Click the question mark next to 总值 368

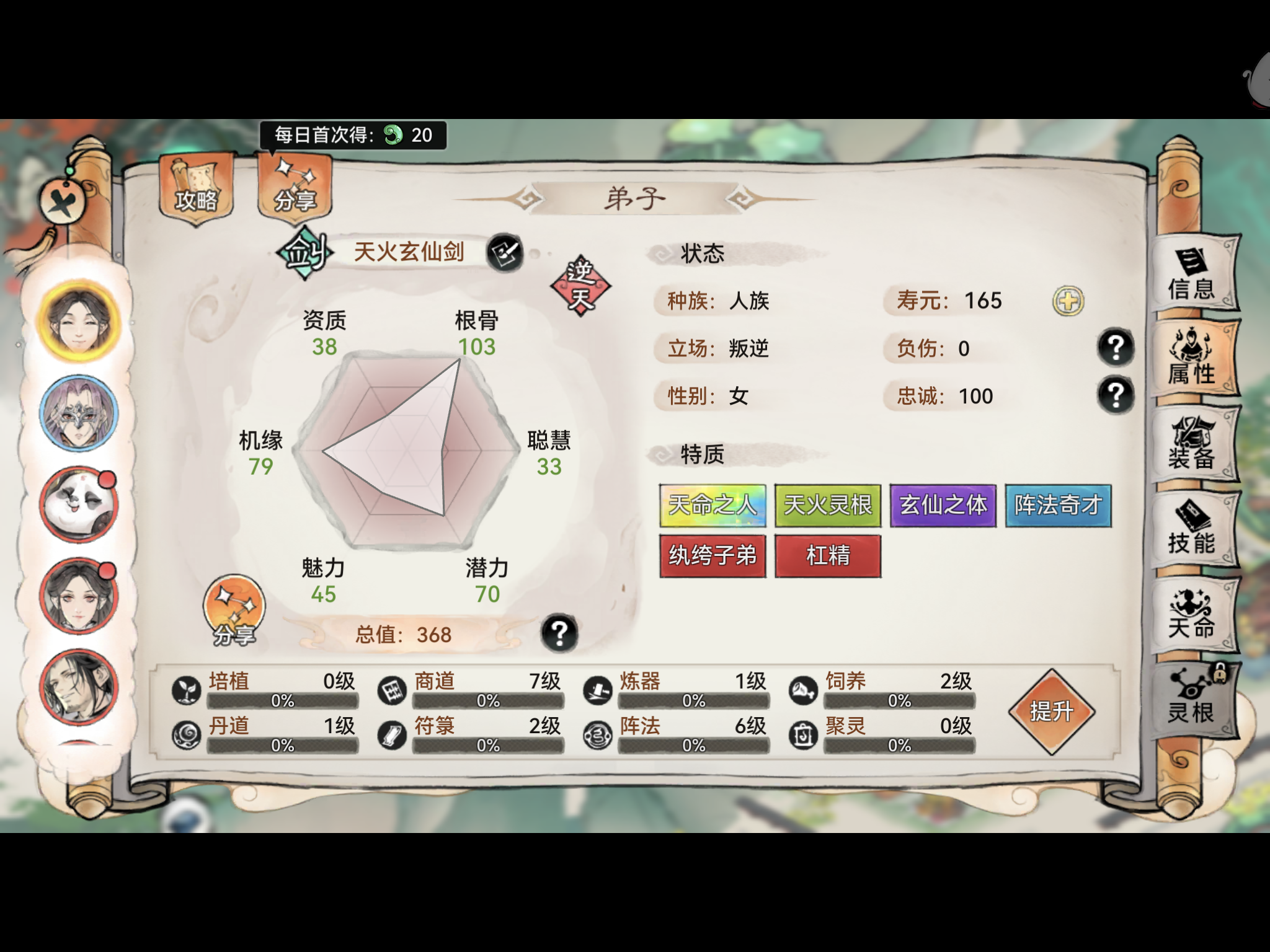coord(559,633)
